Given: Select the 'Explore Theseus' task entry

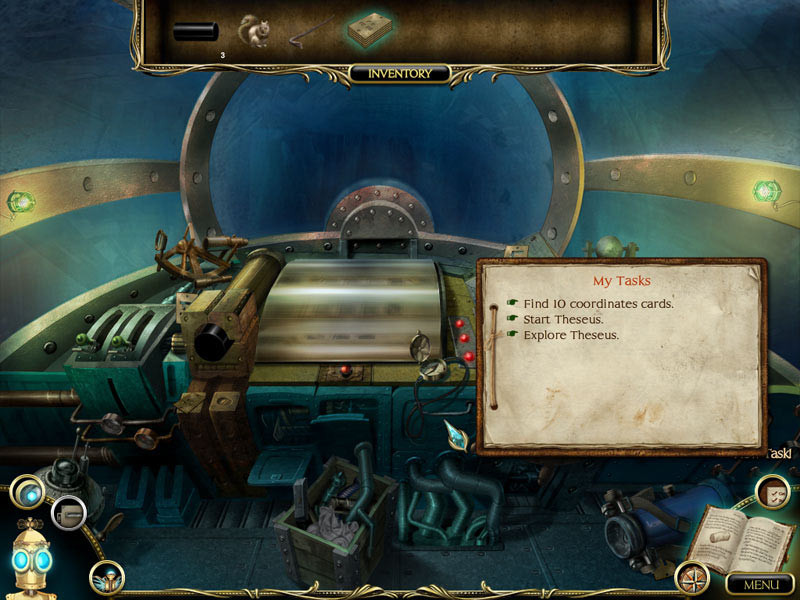Looking at the screenshot, I should tap(571, 335).
